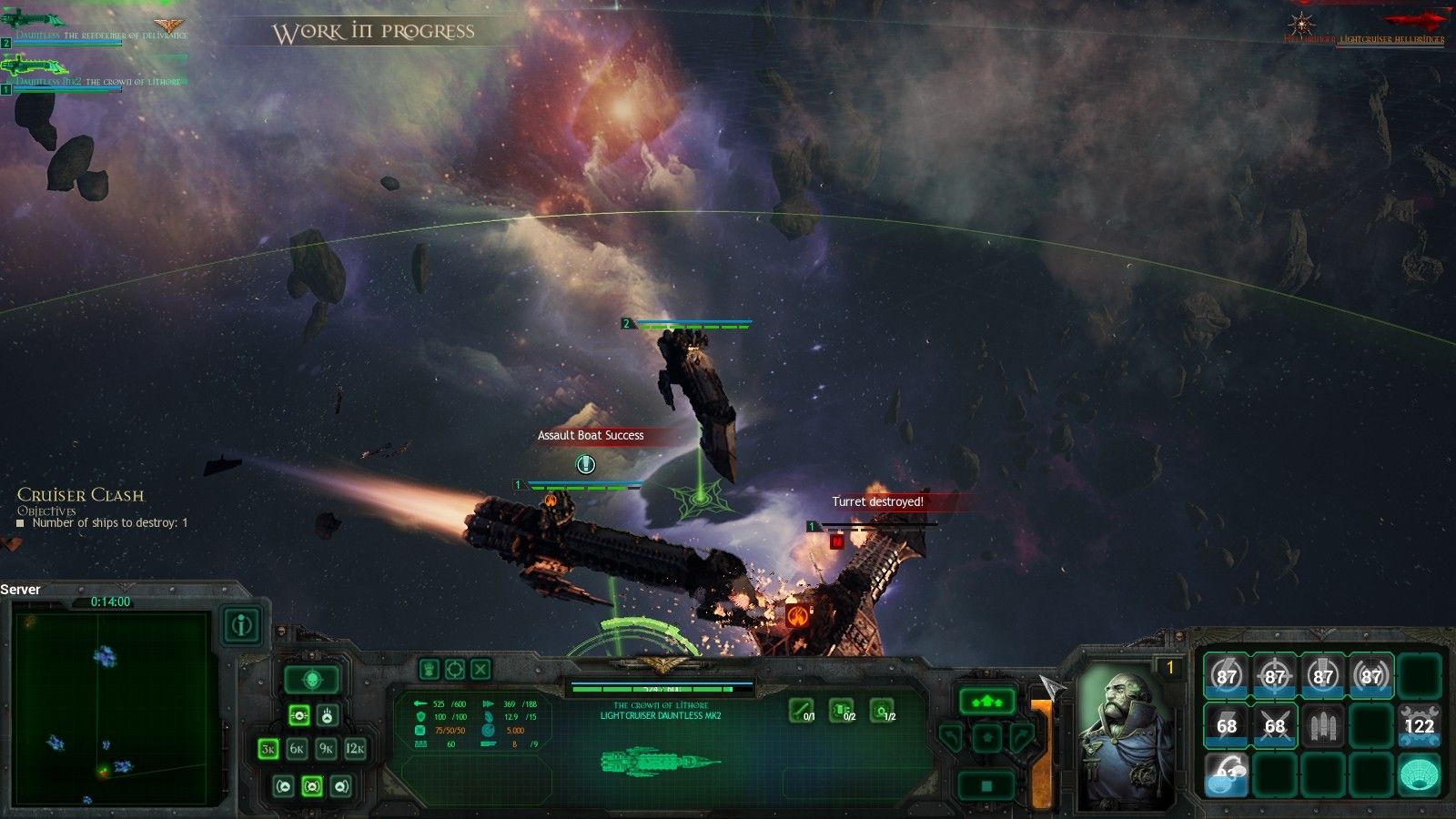Open the info panel button
This screenshot has height=819, width=1456.
pyautogui.click(x=241, y=625)
